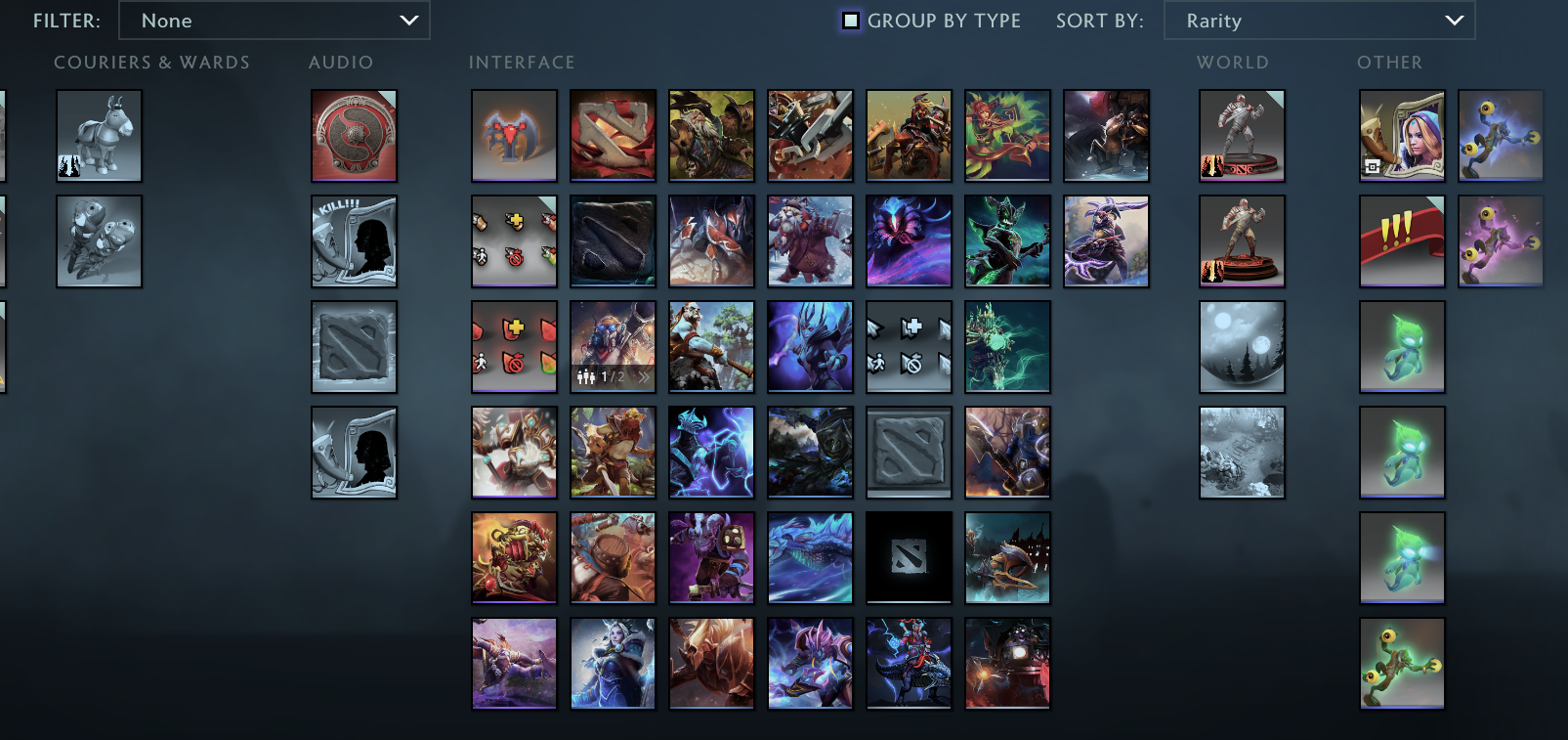
Task: Select the grayscale terrain map under World
Action: [x=1241, y=453]
